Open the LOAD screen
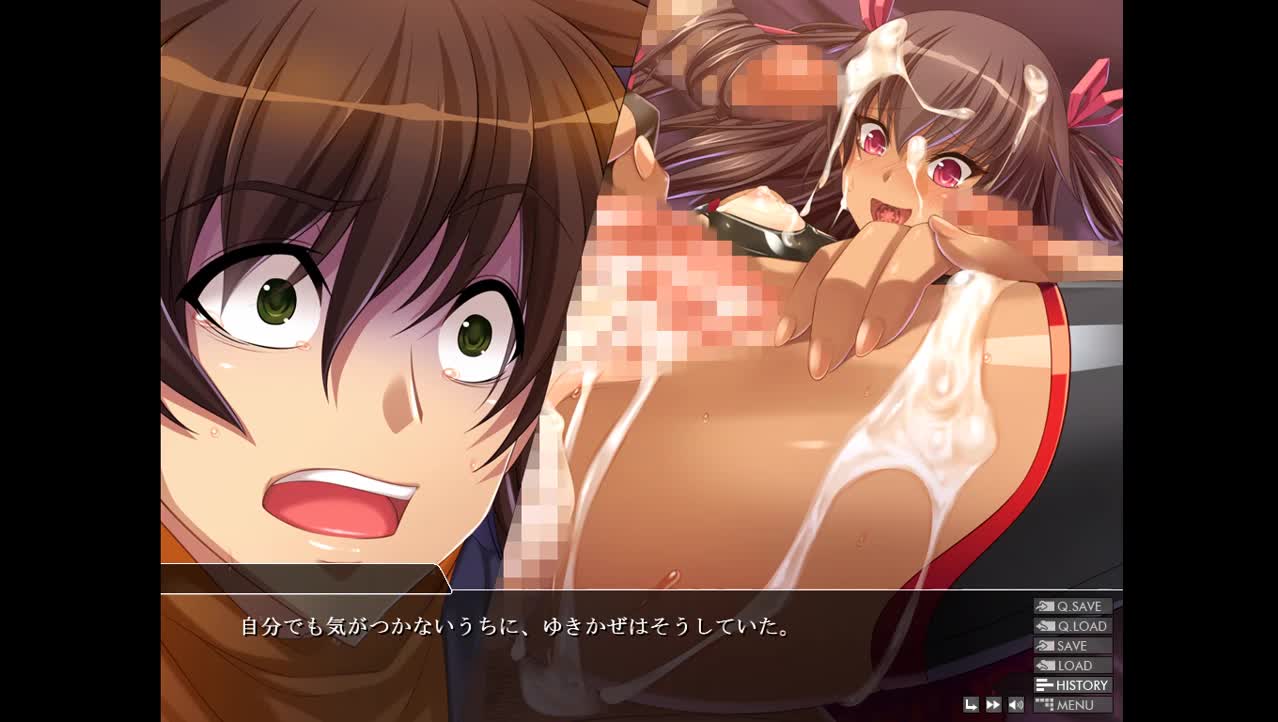The height and width of the screenshot is (722, 1278). [x=1072, y=666]
